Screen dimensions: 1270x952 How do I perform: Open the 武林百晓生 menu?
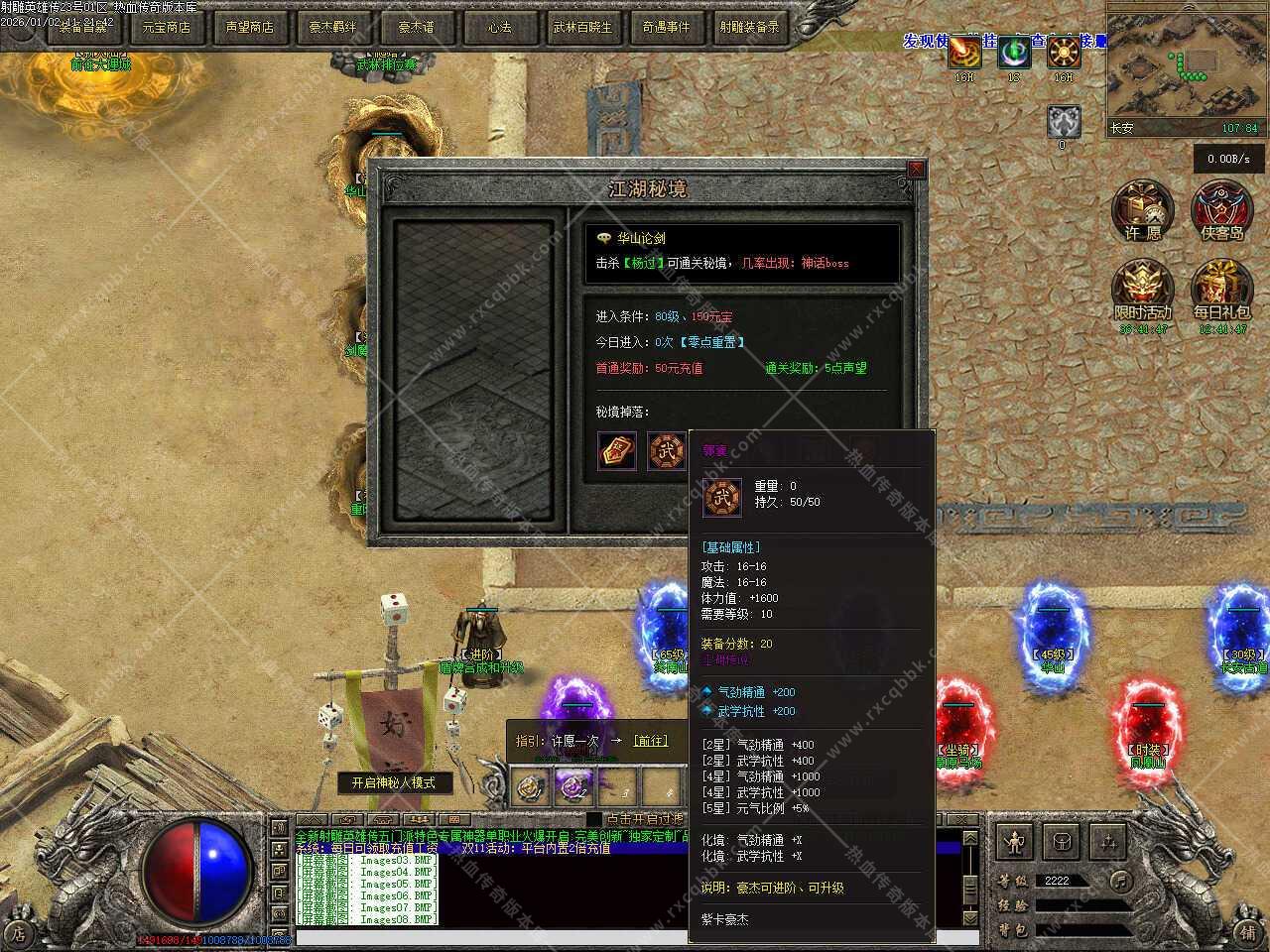[x=582, y=27]
